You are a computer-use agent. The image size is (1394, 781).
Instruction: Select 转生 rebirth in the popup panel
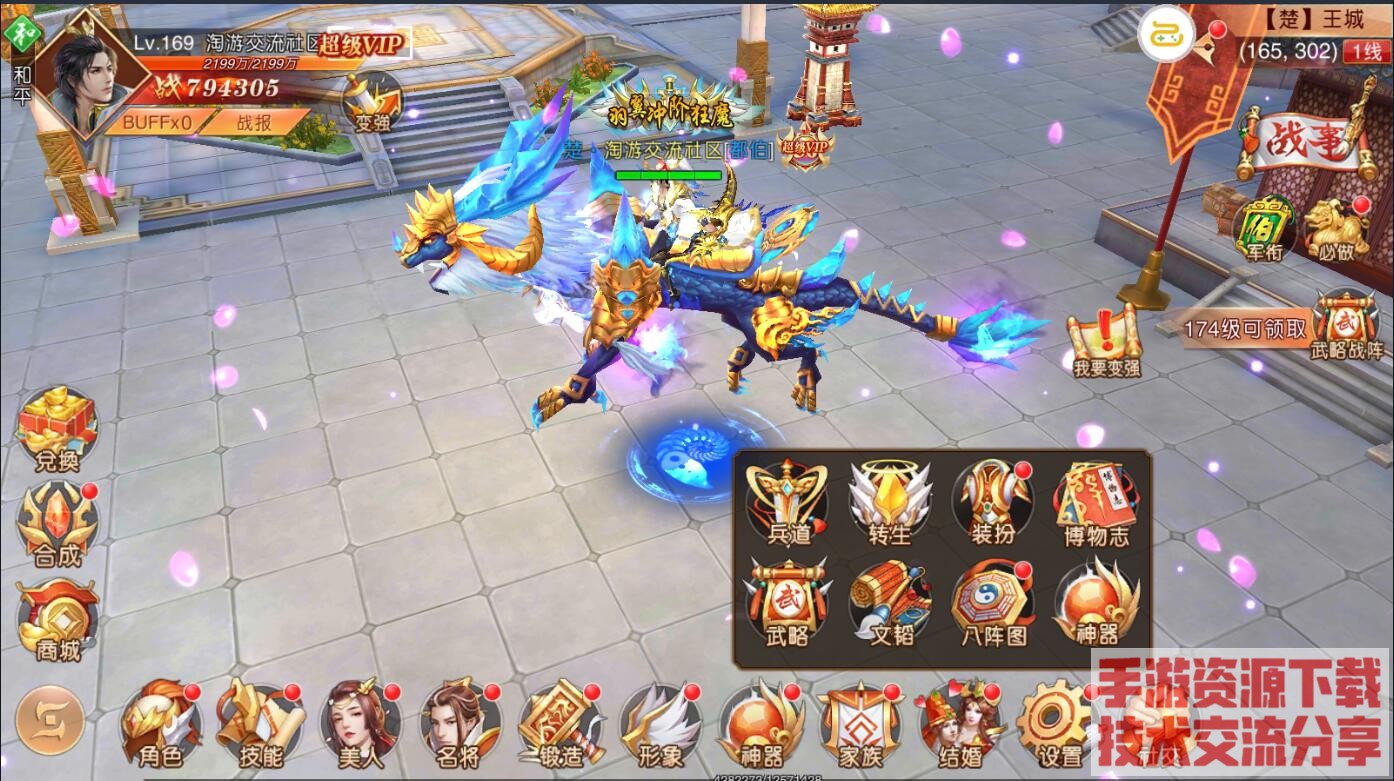(x=890, y=502)
